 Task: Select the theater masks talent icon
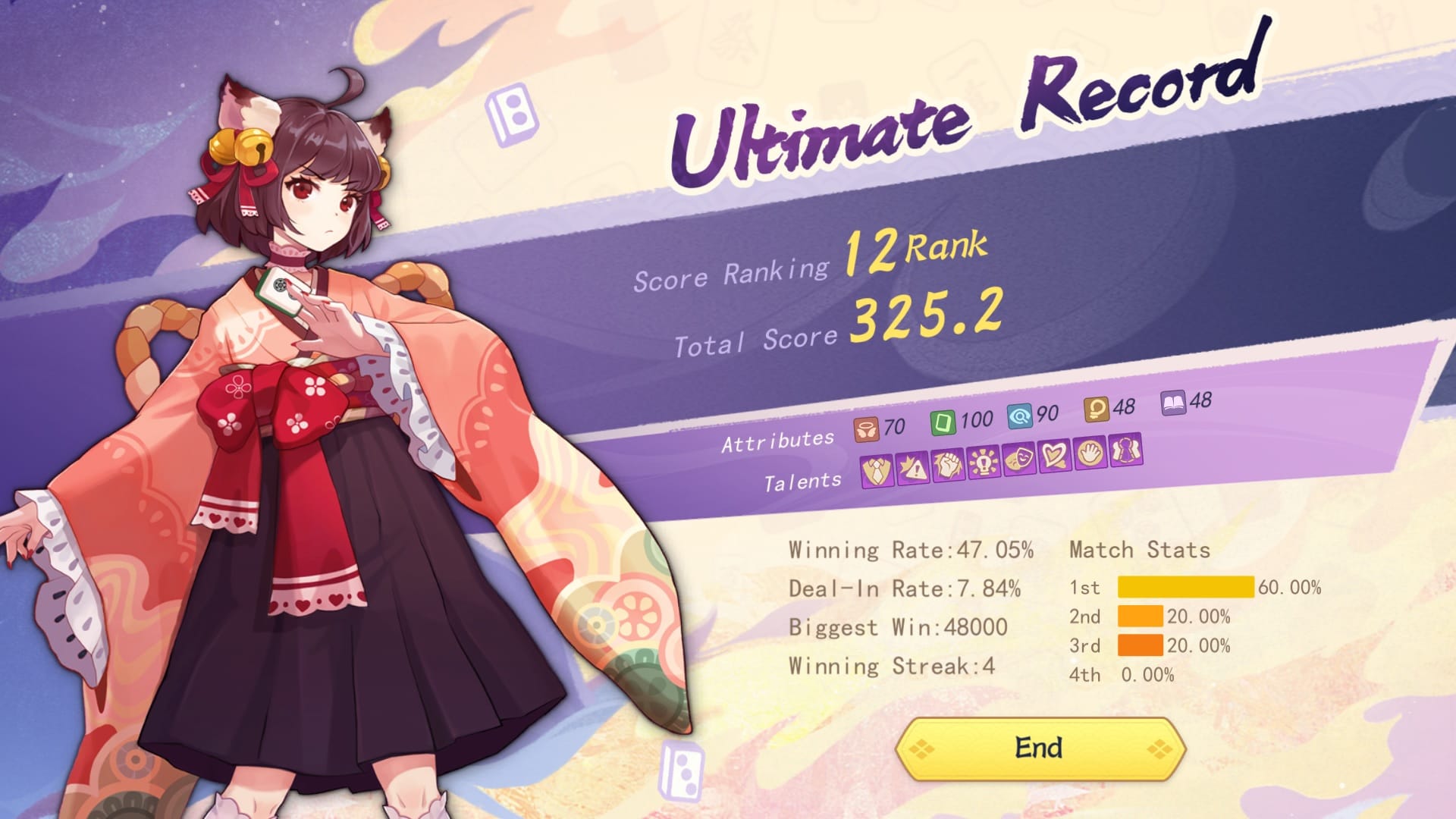(x=1019, y=458)
